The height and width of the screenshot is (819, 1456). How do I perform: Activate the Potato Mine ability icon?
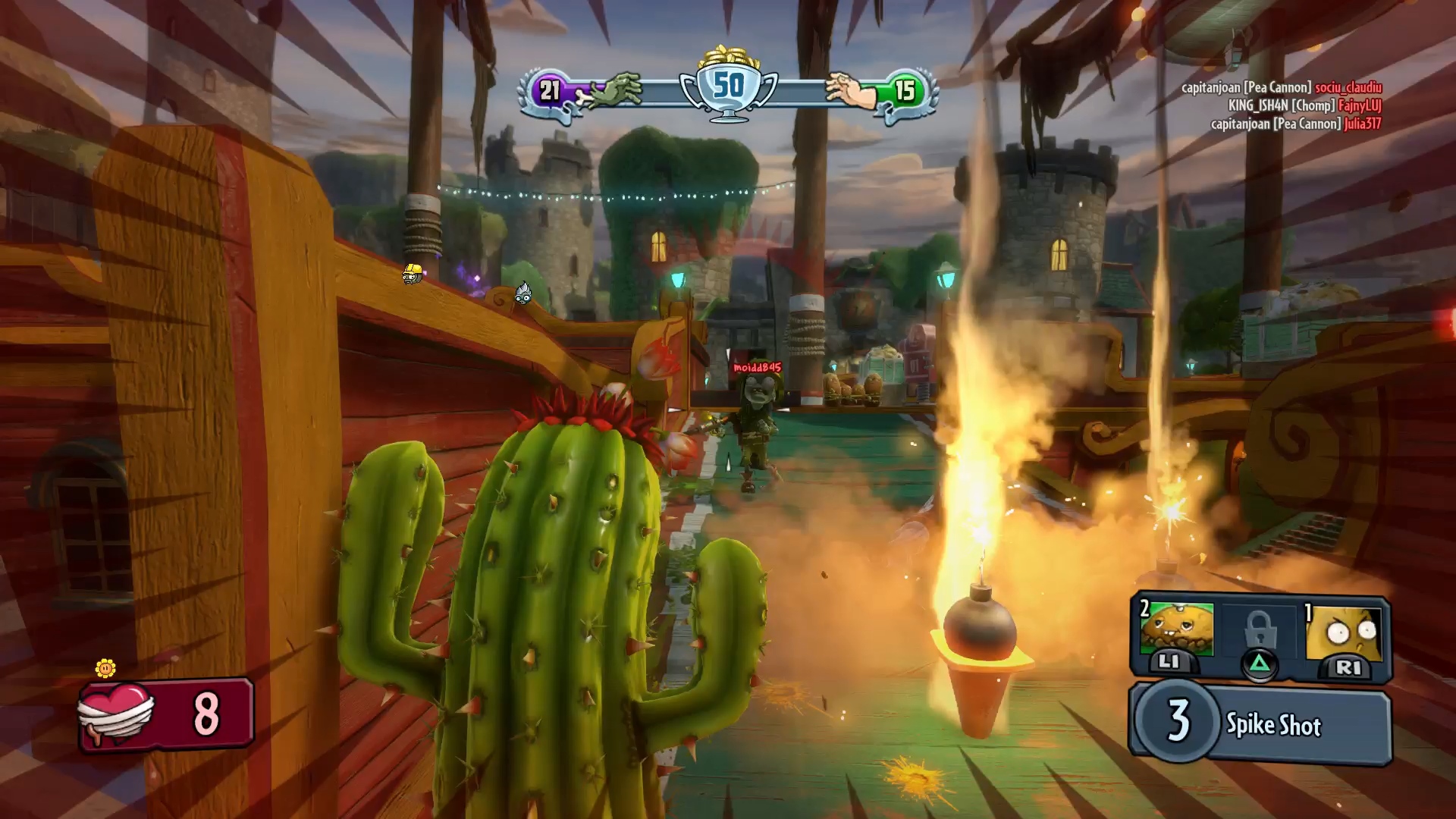(x=1177, y=631)
